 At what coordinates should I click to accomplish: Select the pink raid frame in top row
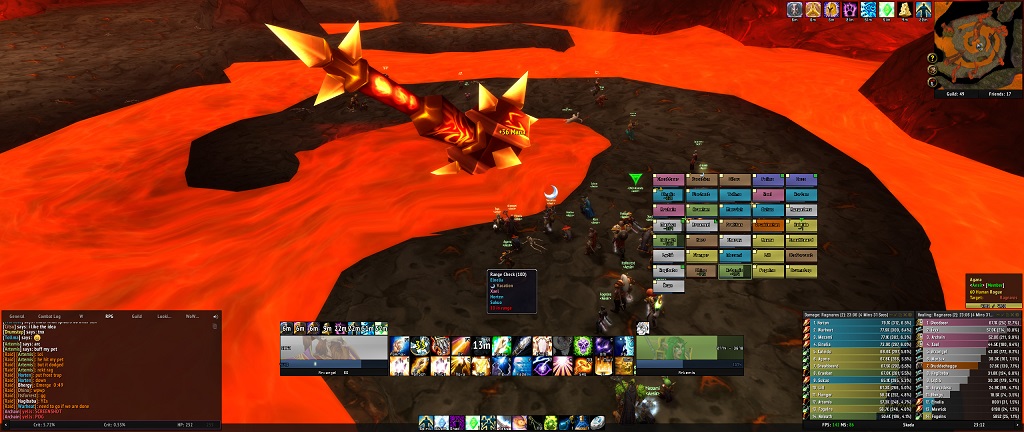tap(666, 179)
